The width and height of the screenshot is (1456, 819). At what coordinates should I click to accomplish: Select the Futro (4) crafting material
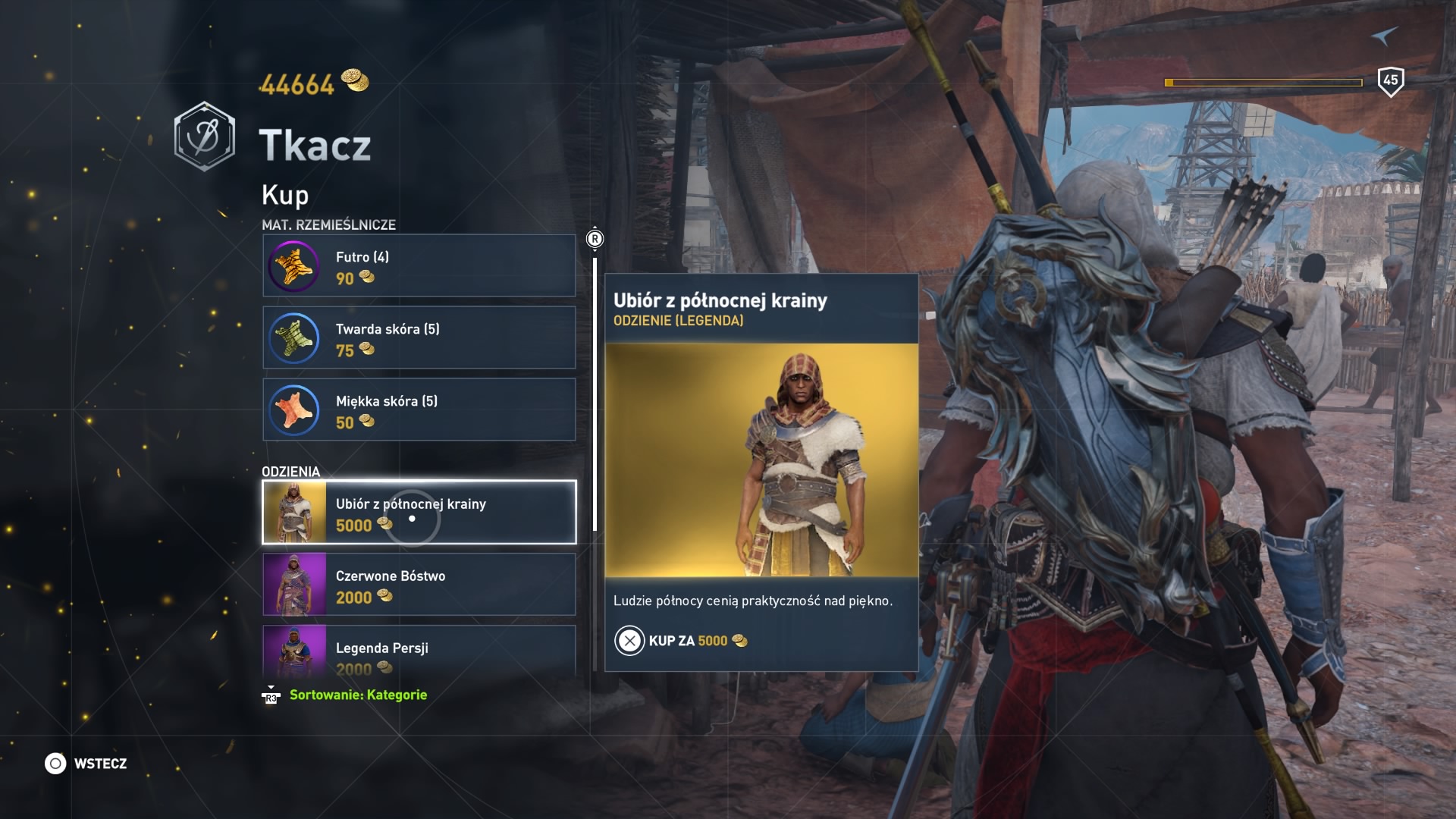(419, 265)
